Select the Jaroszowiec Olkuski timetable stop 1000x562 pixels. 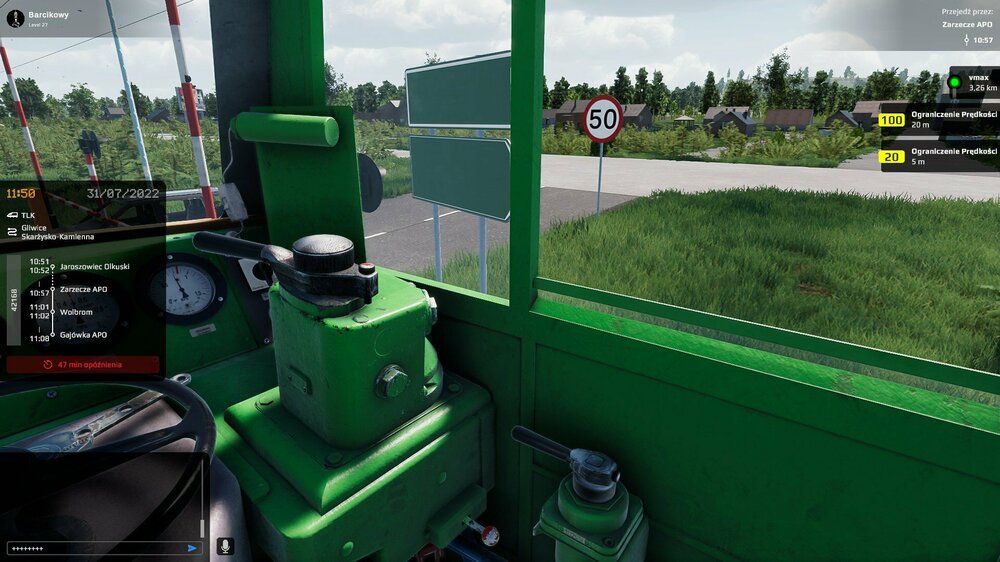pyautogui.click(x=94, y=266)
